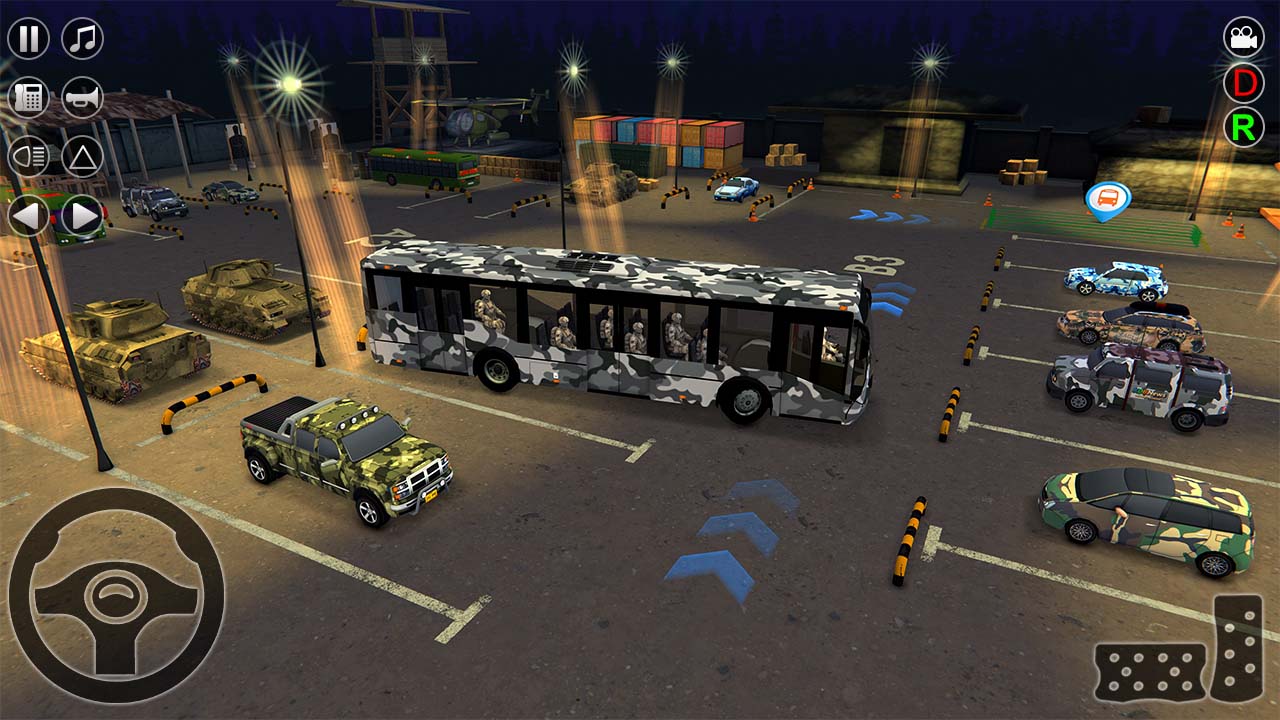Steer right using the right arrow

(83, 213)
